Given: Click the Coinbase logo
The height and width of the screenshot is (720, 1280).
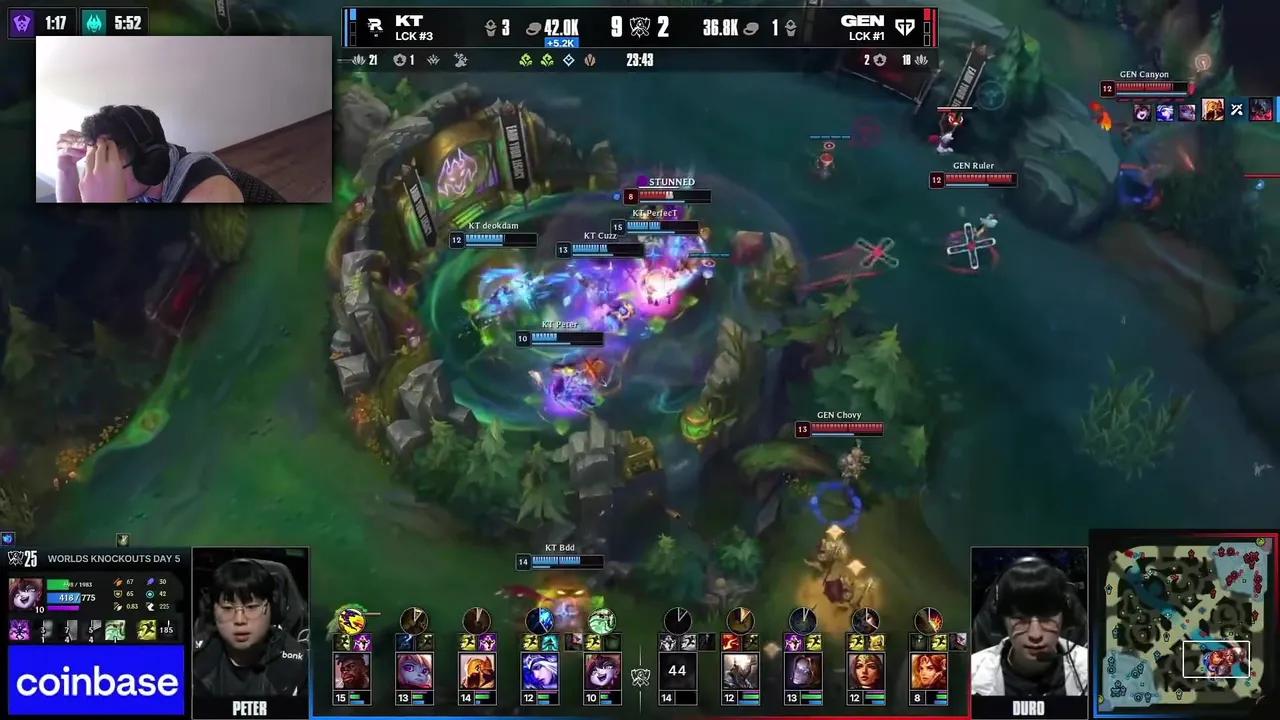Looking at the screenshot, I should pyautogui.click(x=96, y=682).
